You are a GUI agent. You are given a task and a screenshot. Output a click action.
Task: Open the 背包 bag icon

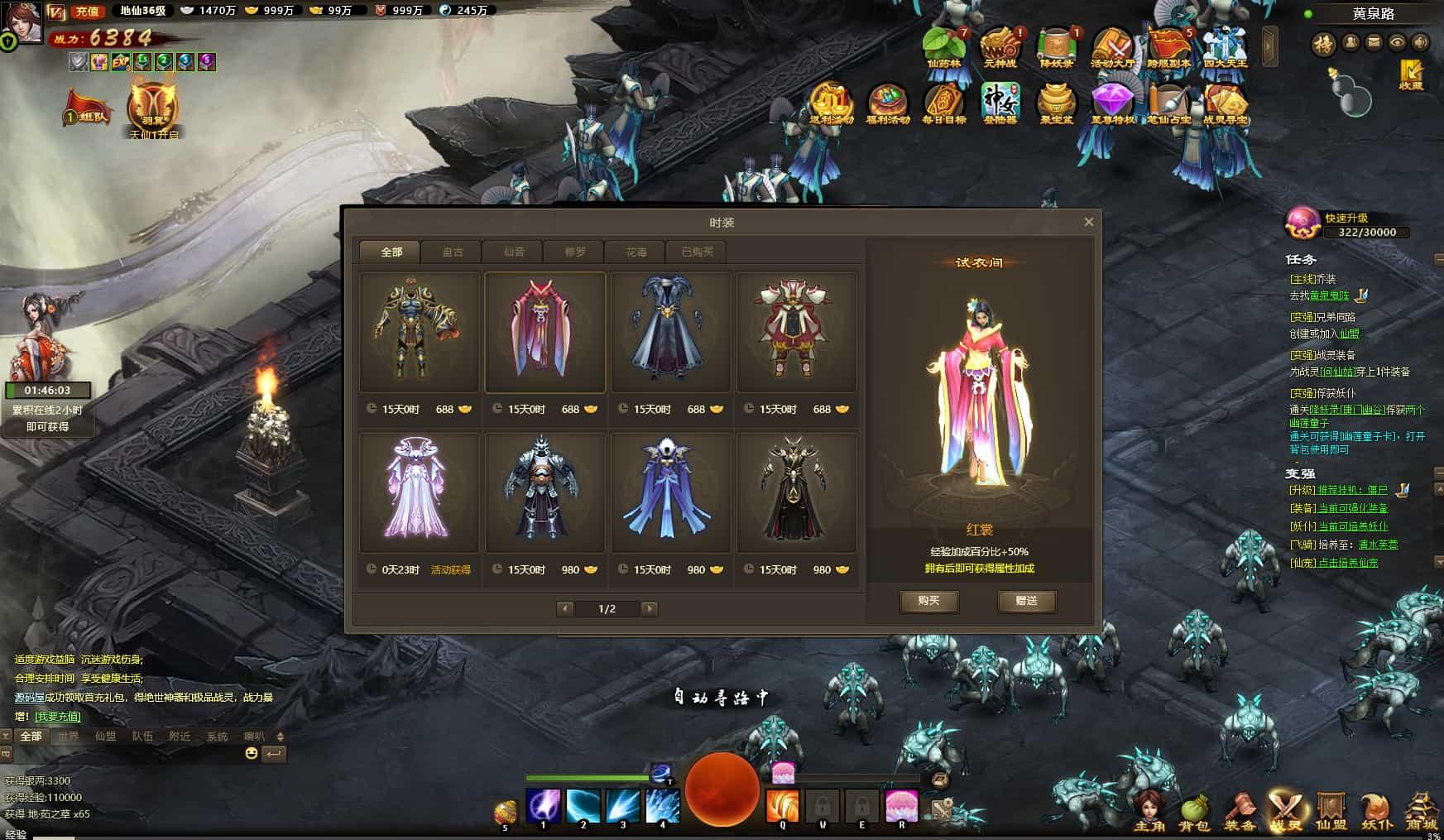point(1193,812)
